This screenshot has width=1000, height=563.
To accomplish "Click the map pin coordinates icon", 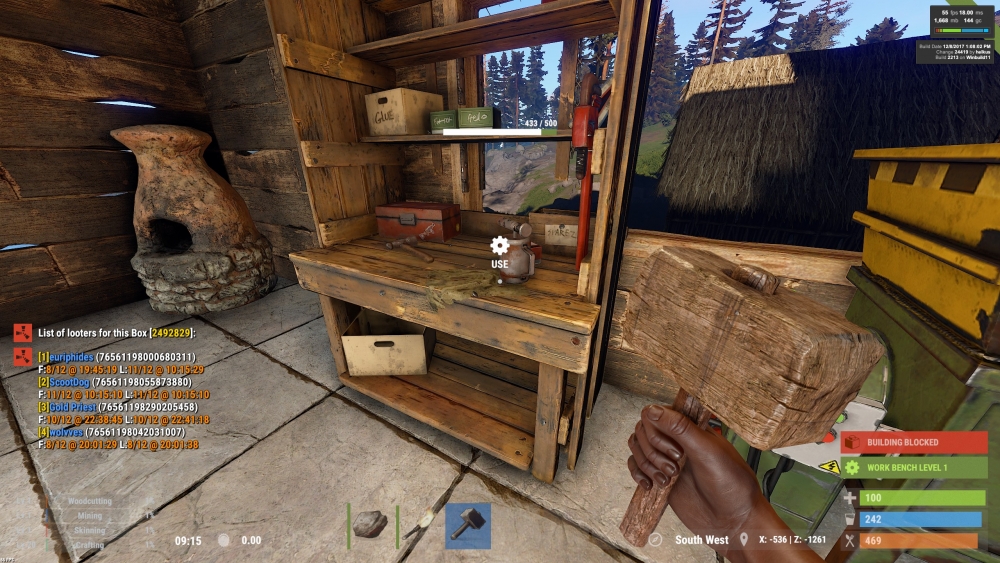I will pyautogui.click(x=744, y=540).
